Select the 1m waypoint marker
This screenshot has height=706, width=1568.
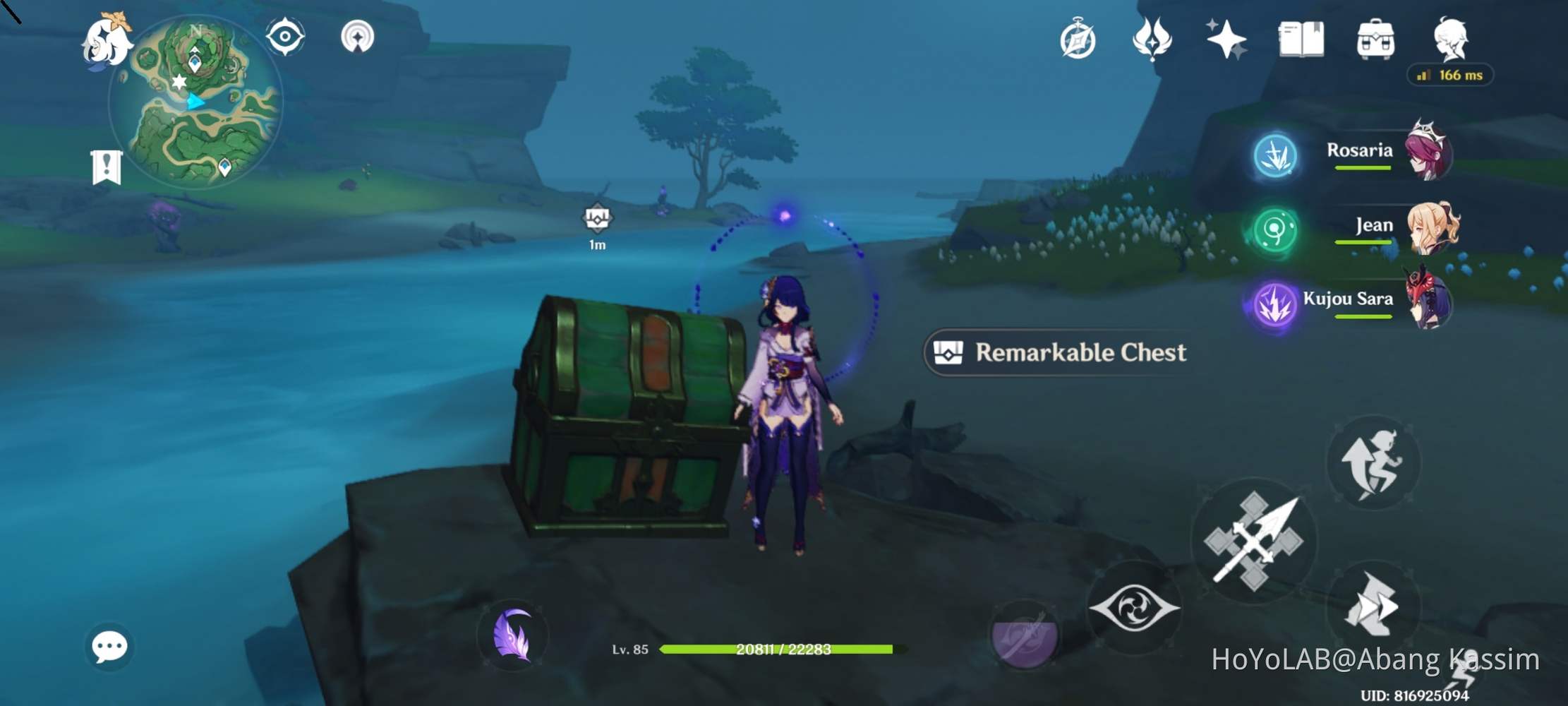[596, 222]
